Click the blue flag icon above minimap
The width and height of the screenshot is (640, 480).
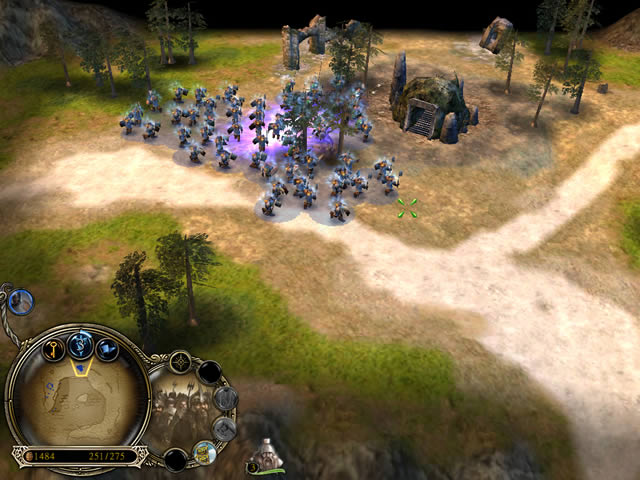pos(107,349)
